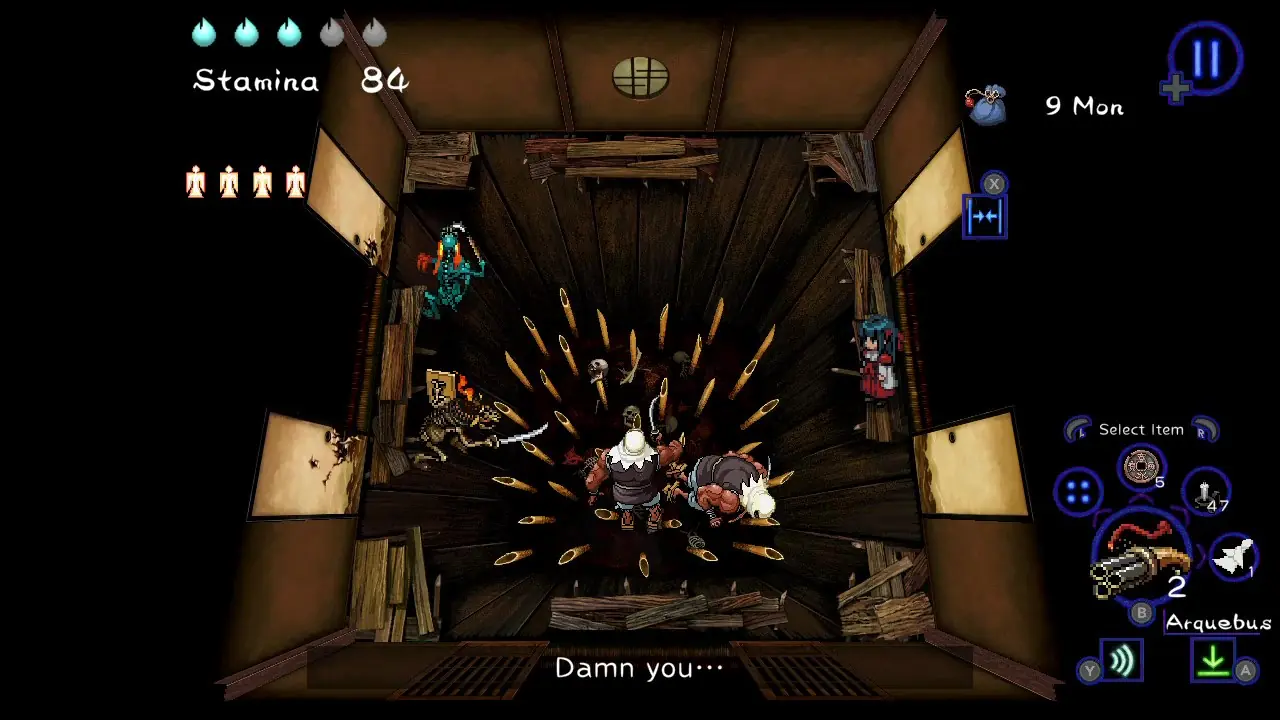This screenshot has height=720, width=1280.
Task: Pause the game with the pause button
Action: point(1206,58)
